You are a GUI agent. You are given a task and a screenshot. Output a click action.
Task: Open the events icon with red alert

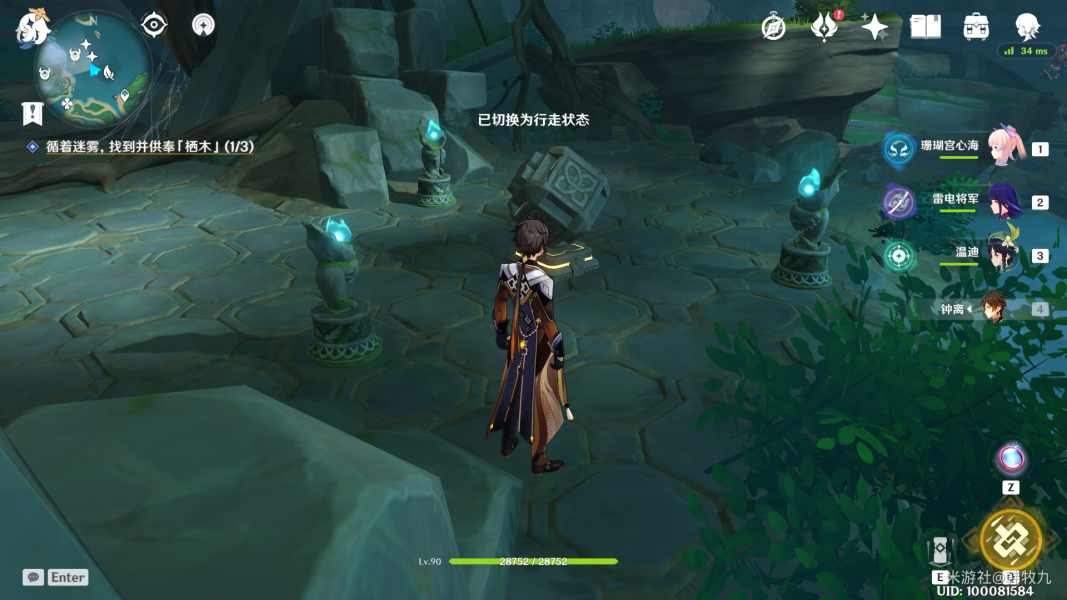(x=824, y=27)
